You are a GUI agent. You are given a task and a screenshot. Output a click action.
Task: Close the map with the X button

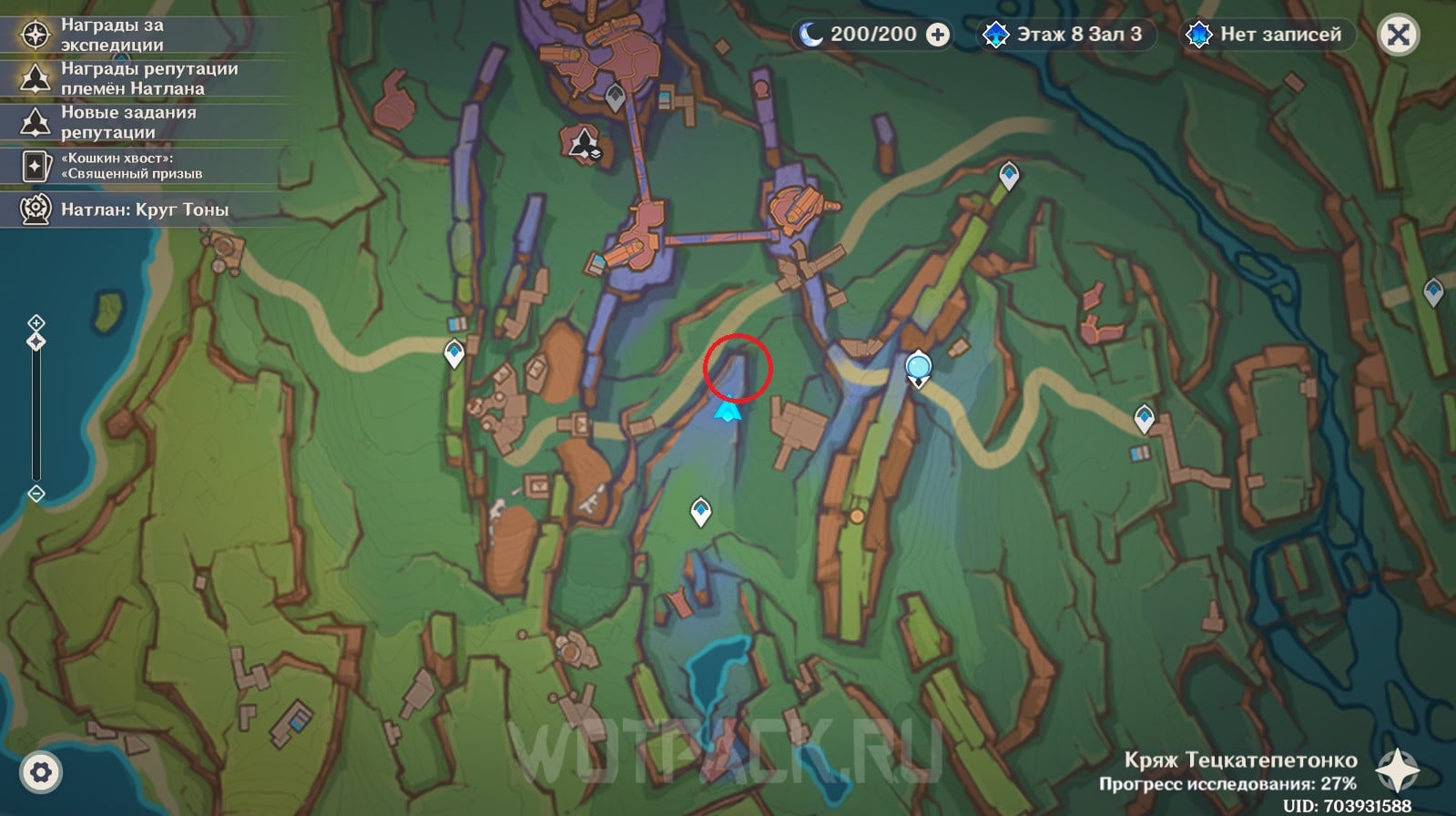1398,36
